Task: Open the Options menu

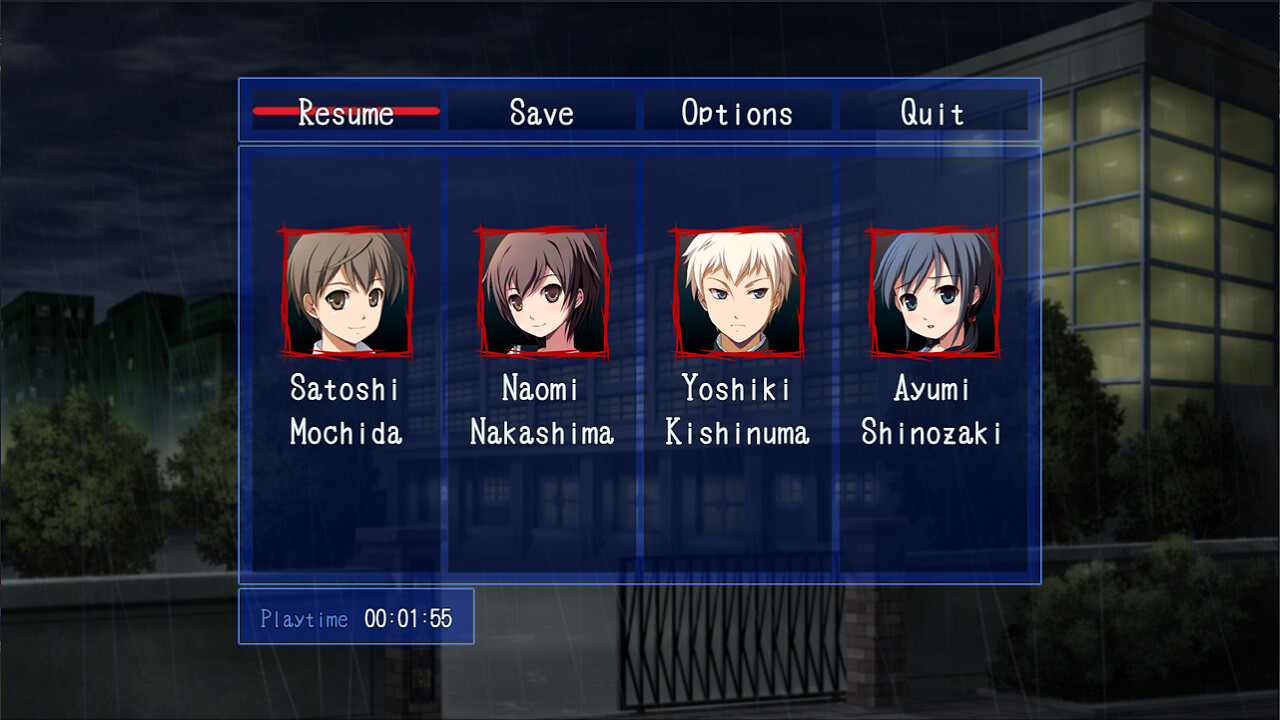Action: pos(736,113)
